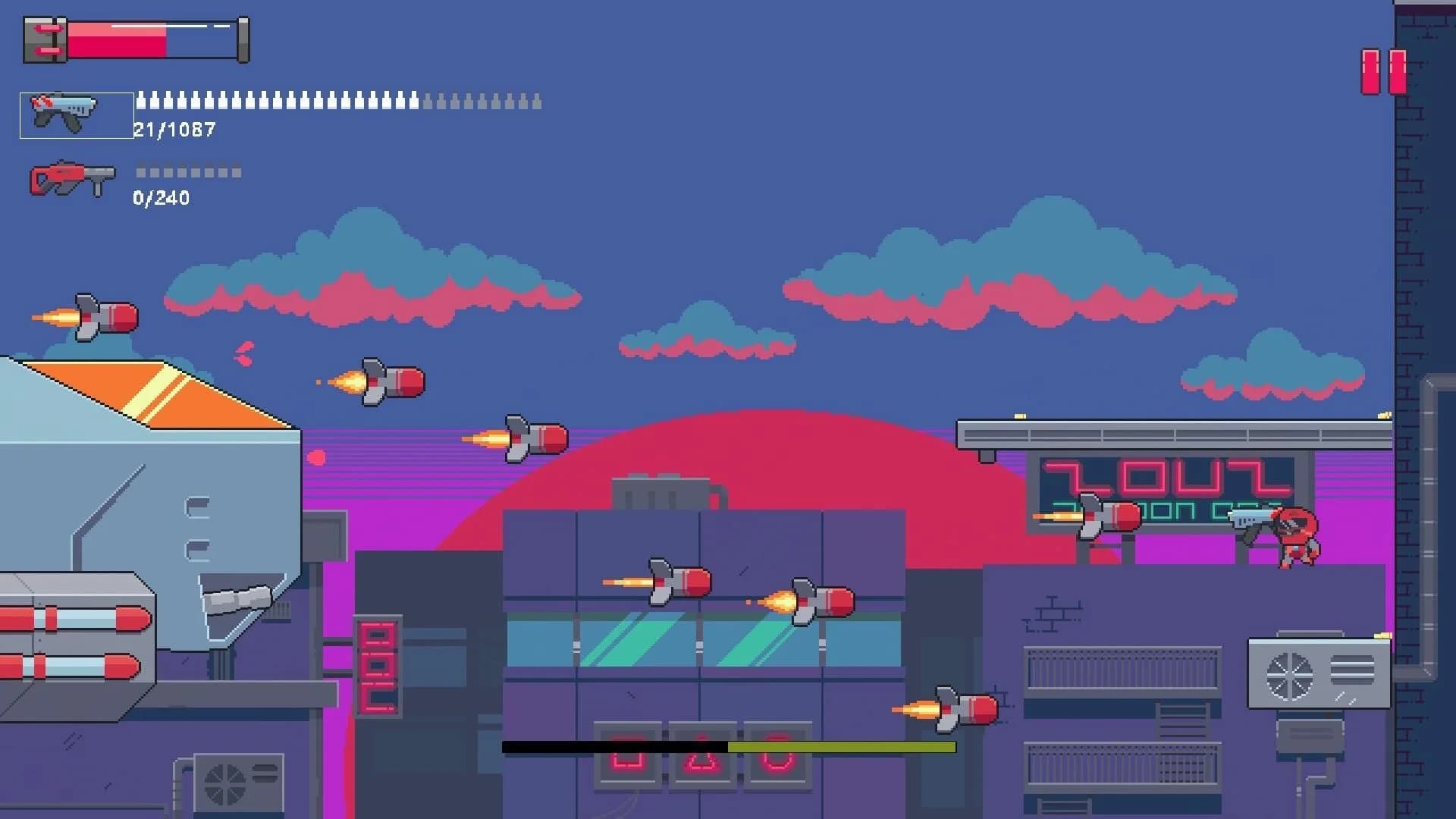The image size is (1456, 819).
Task: Click the vertical POP neon sign
Action: point(379,667)
